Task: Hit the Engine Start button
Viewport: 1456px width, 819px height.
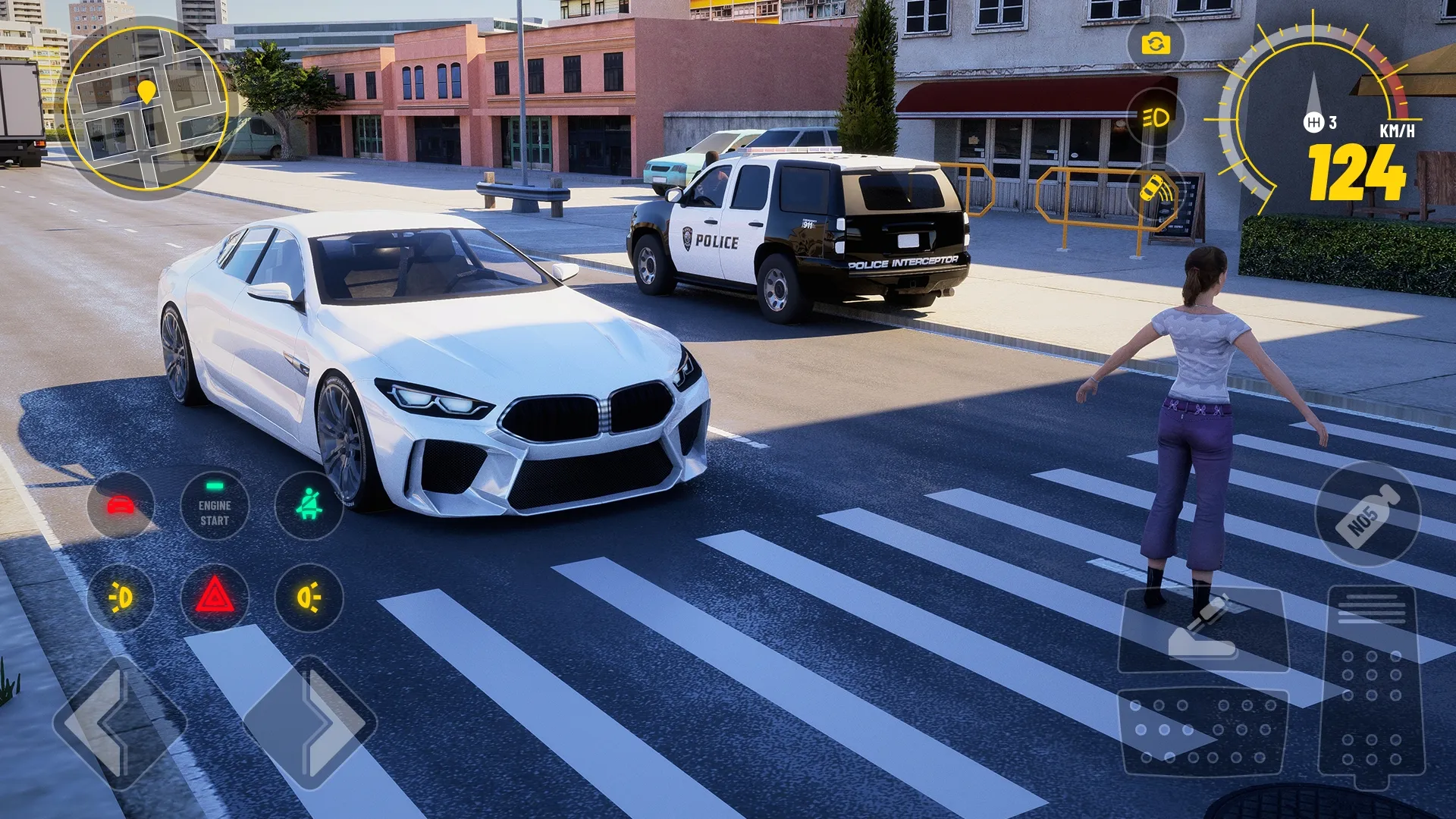Action: pyautogui.click(x=215, y=505)
